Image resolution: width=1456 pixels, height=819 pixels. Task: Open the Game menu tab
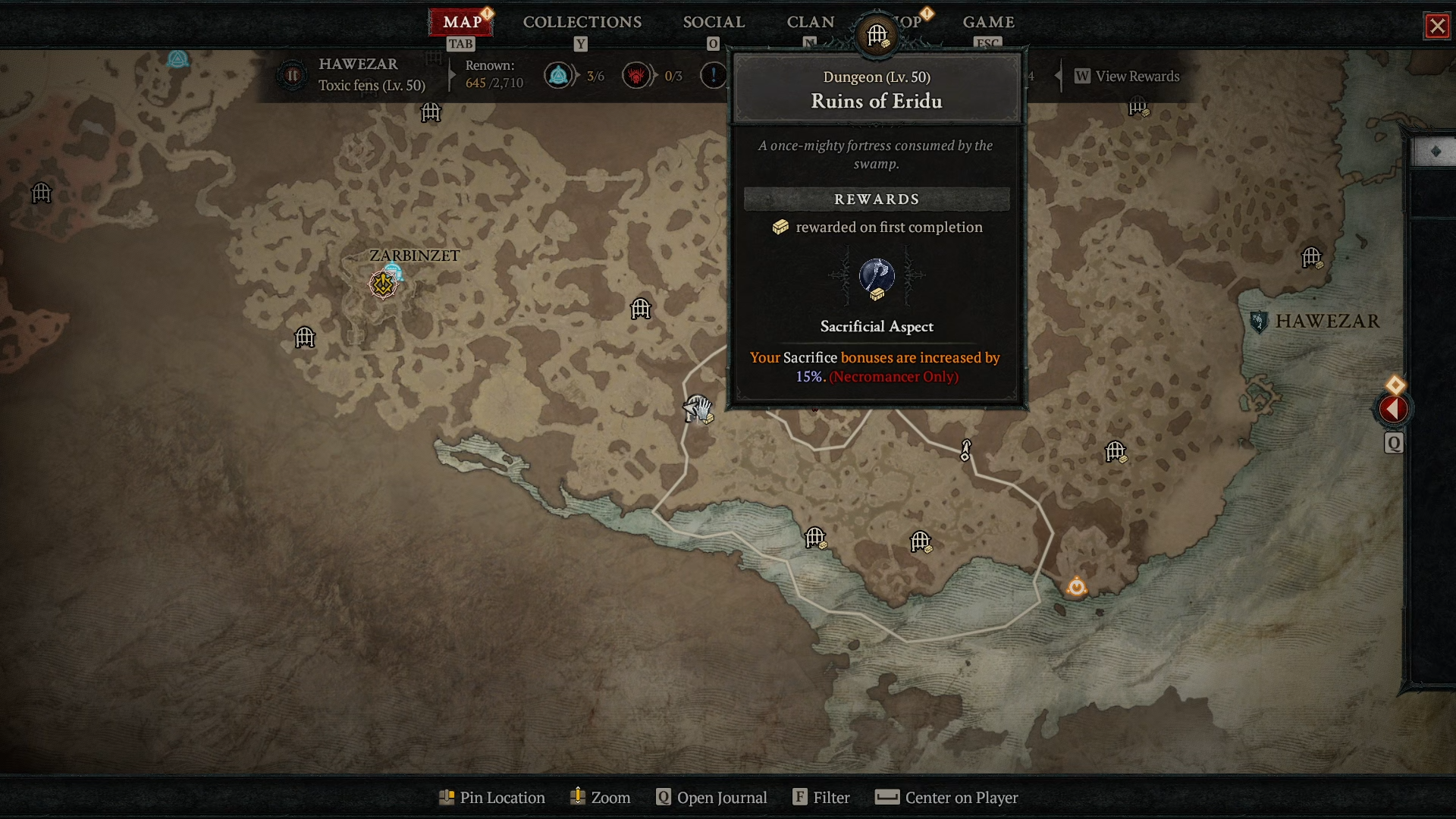click(988, 22)
